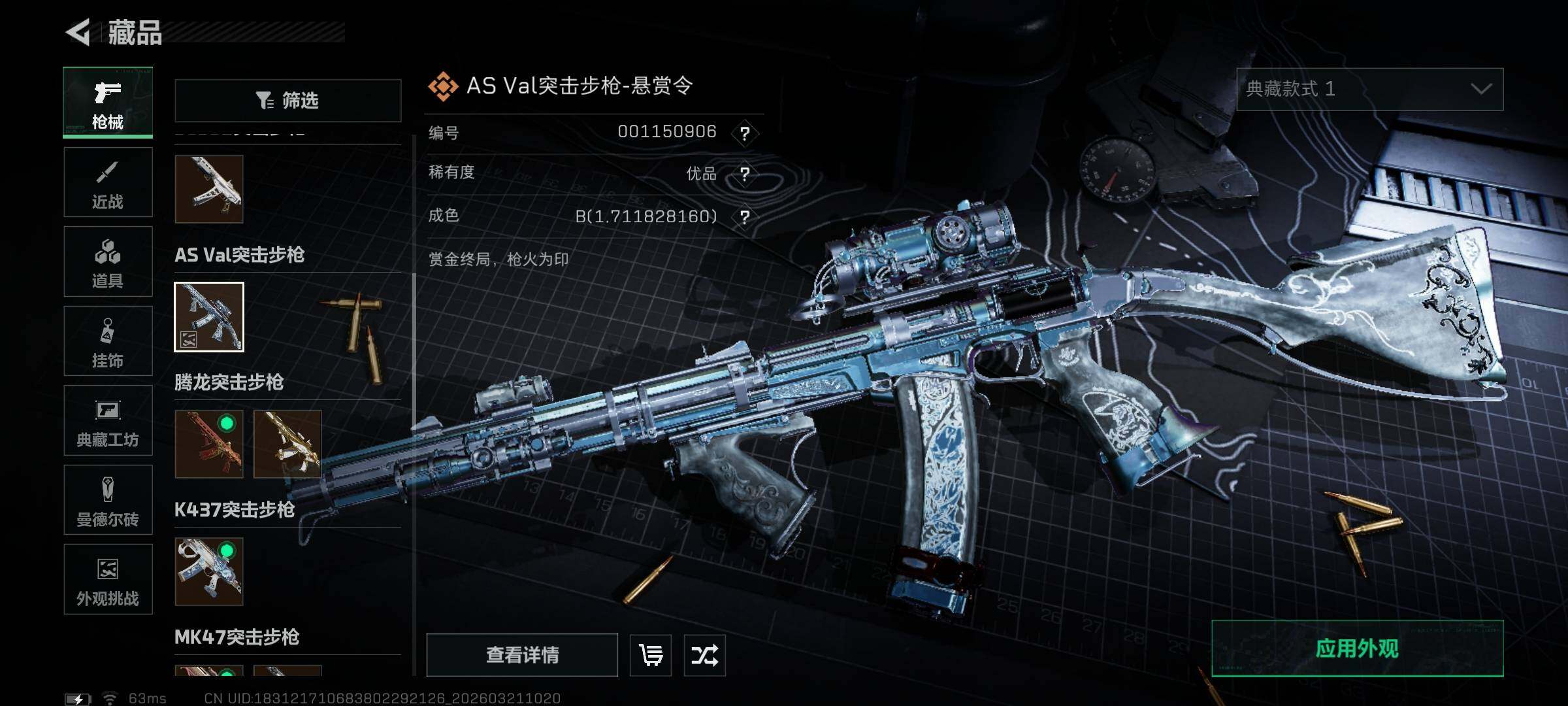Show the 挂饰 charms category
Image resolution: width=1568 pixels, height=706 pixels.
click(108, 341)
